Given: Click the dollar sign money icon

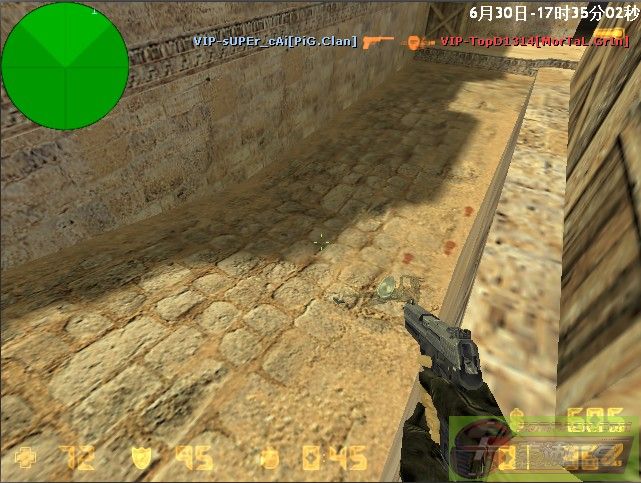Looking at the screenshot, I should tap(516, 420).
